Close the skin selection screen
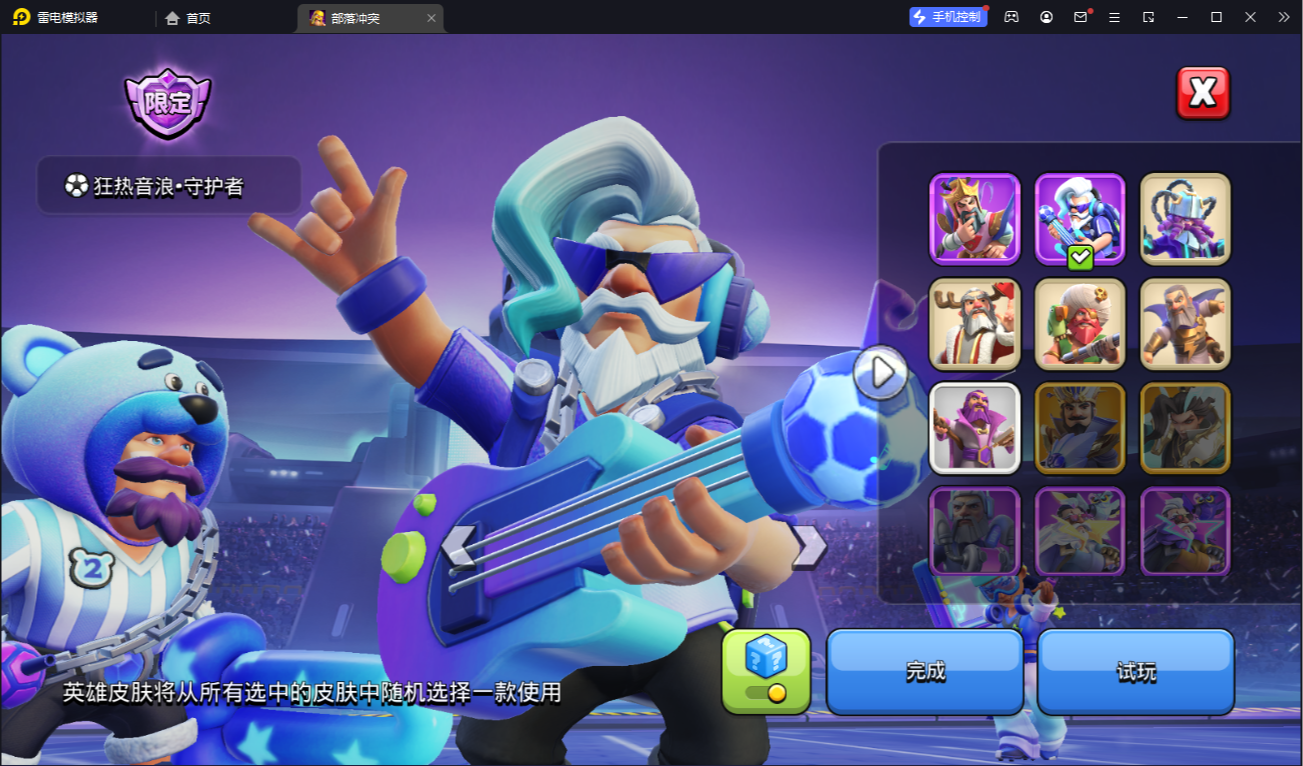Viewport: 1303px width, 766px height. pos(1202,93)
